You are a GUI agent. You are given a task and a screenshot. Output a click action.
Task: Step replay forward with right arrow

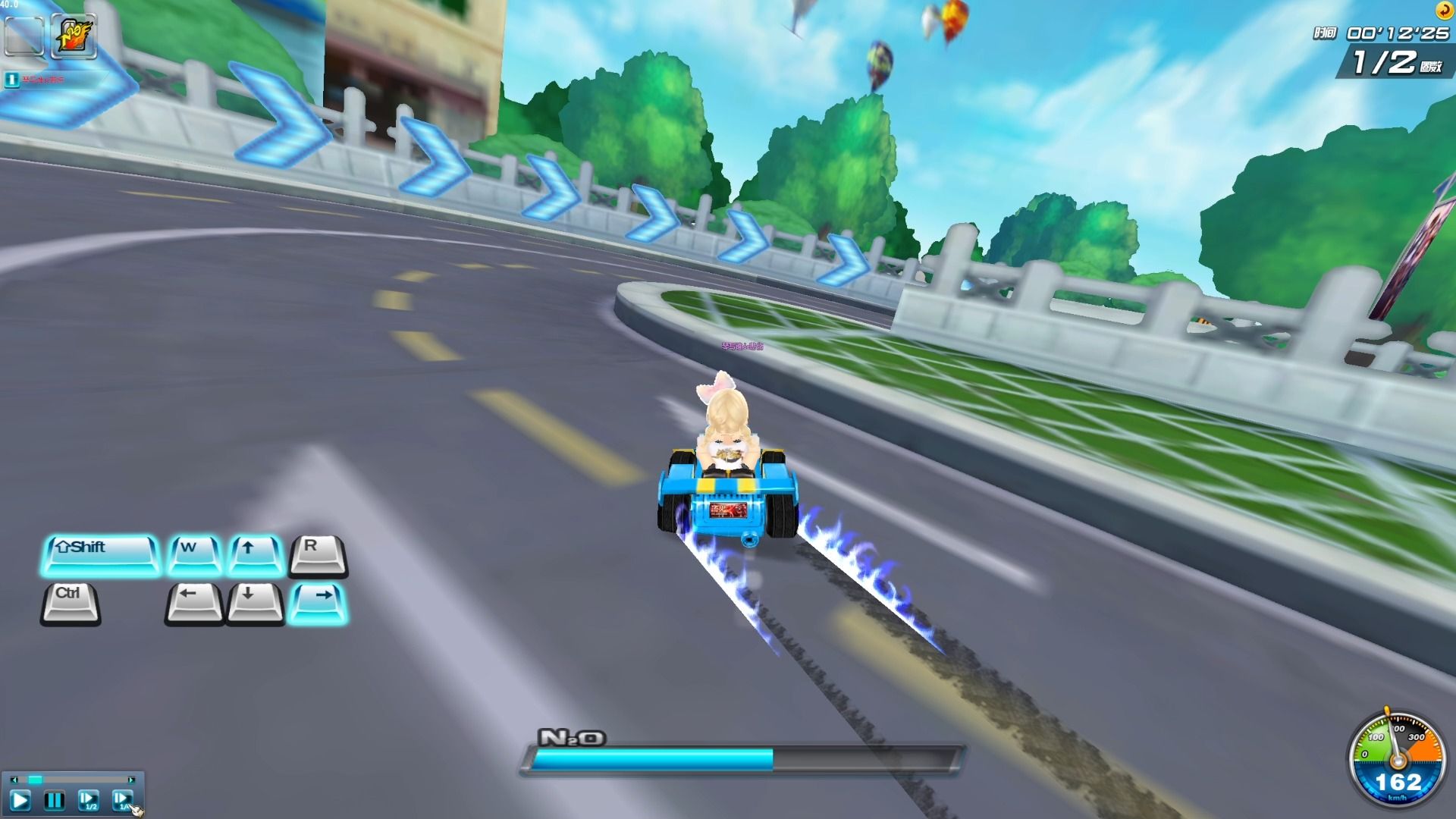(x=132, y=780)
